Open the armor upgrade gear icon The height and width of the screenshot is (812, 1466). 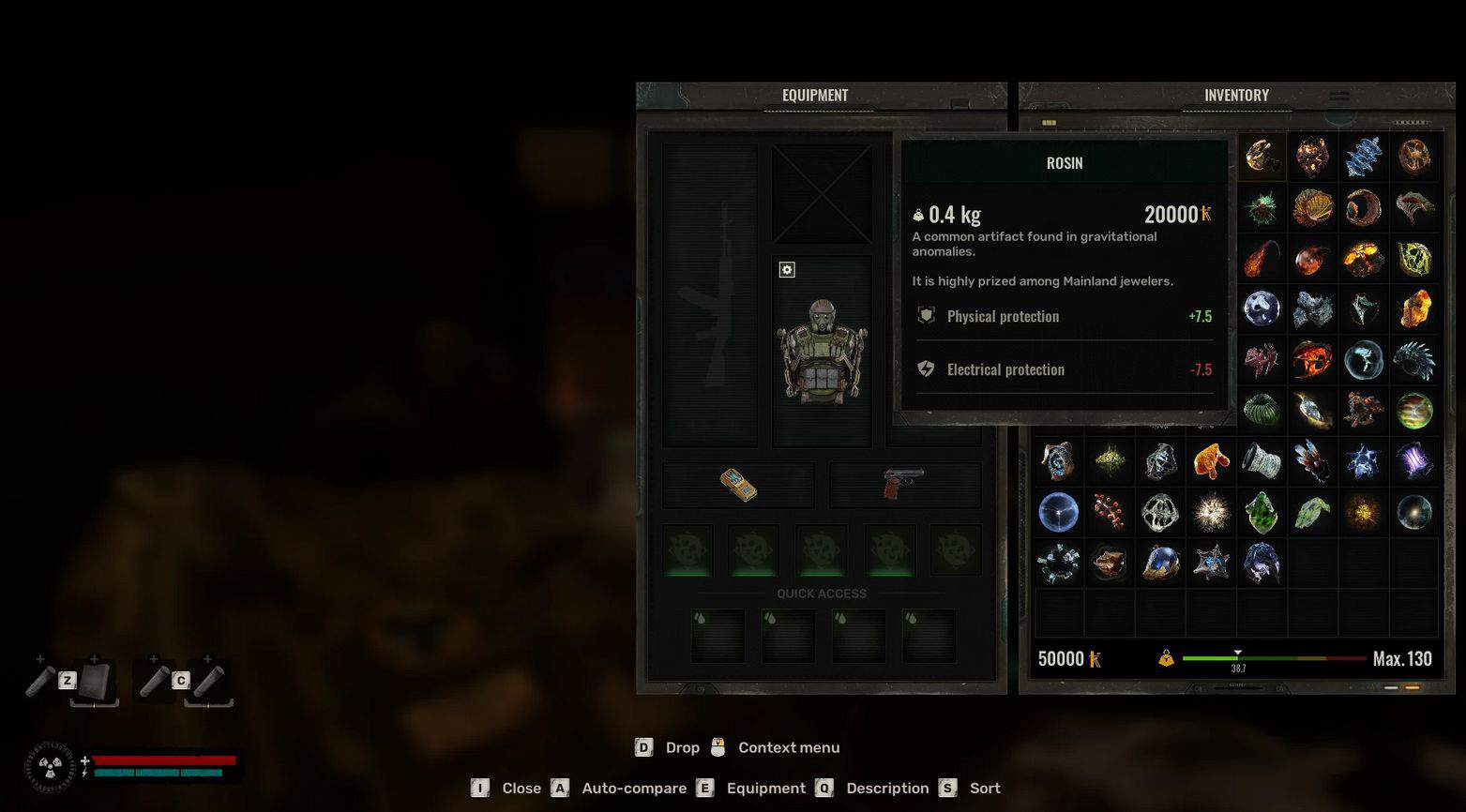point(787,270)
